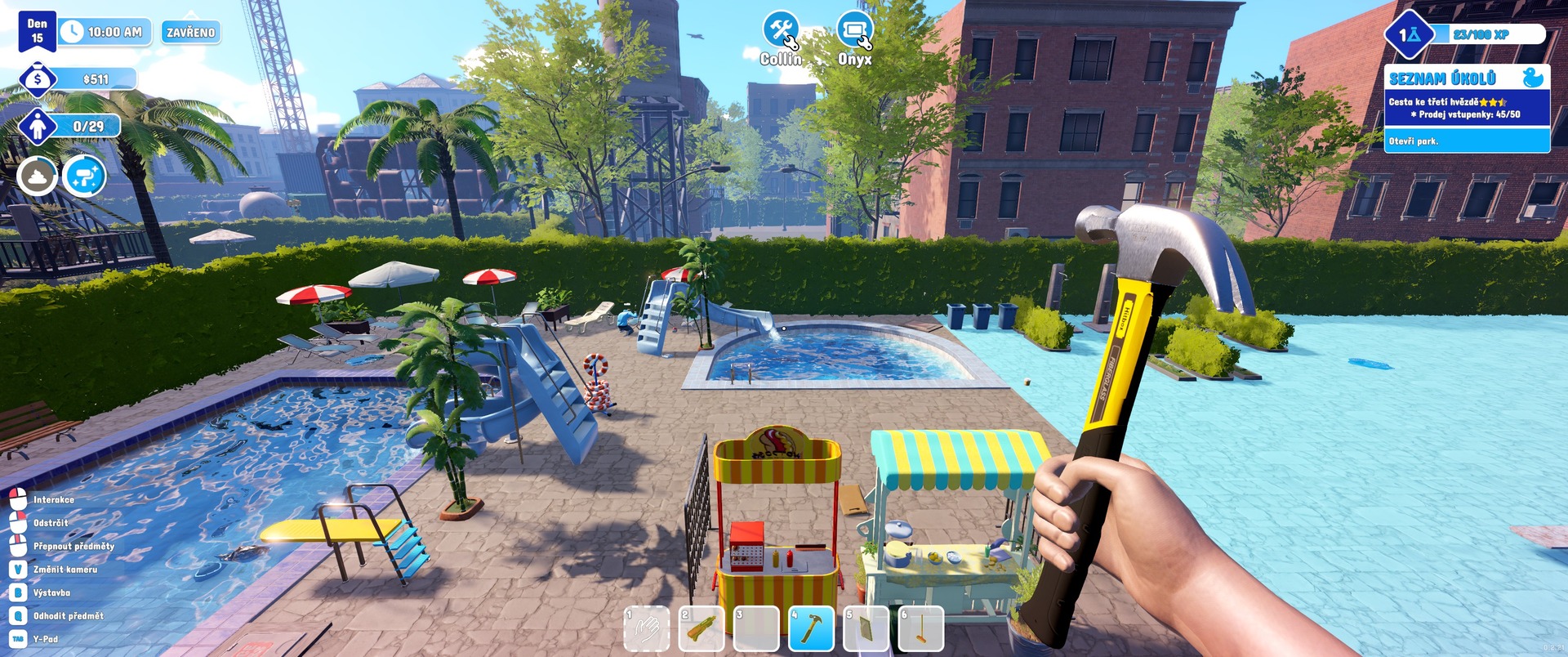Select the Onyx staff marker
Screen dimensions: 1568x657
(854, 32)
